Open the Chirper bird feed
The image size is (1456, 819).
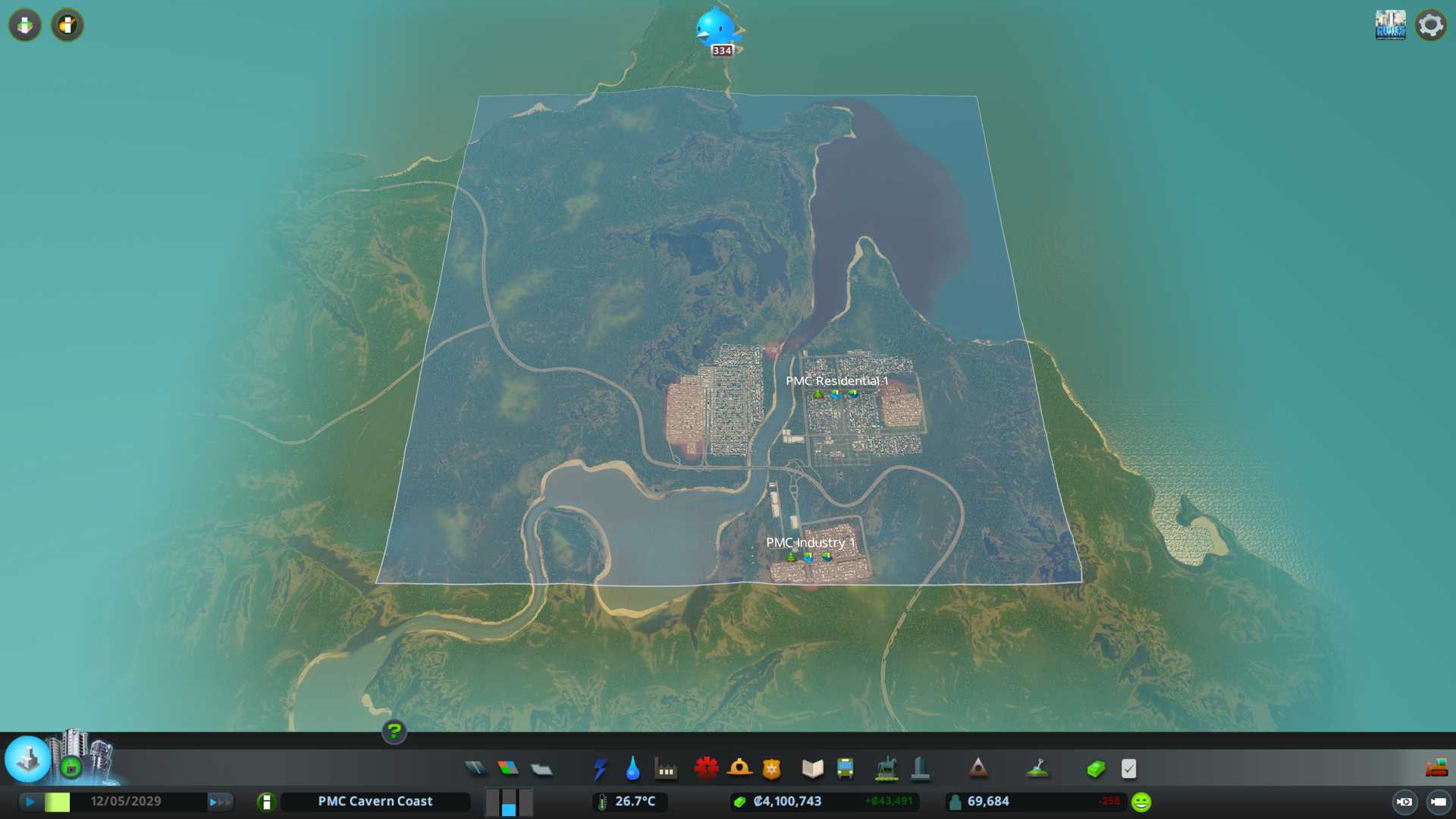click(717, 29)
